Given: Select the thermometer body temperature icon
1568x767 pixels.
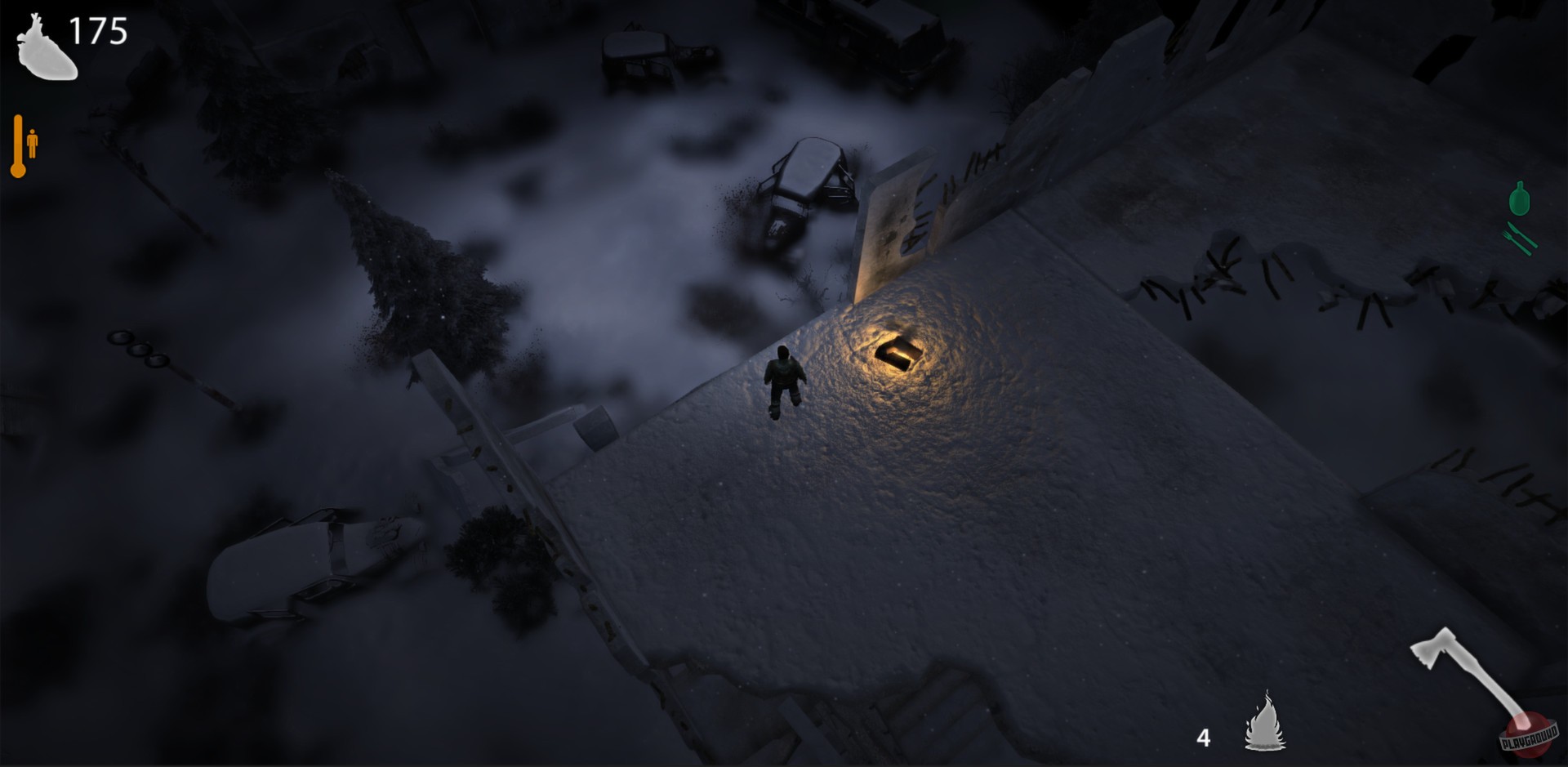Looking at the screenshot, I should [x=18, y=147].
